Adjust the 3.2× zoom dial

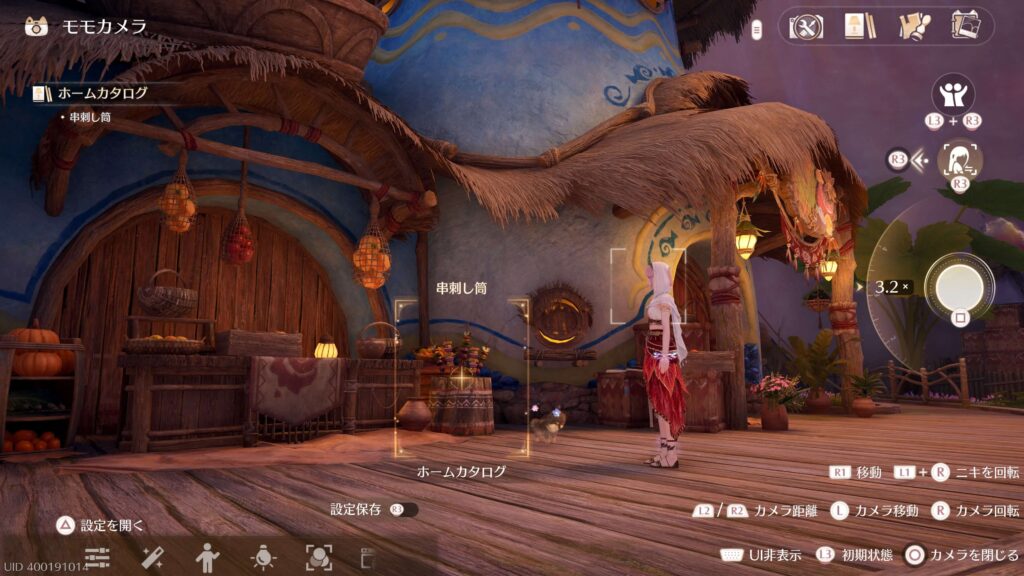click(888, 287)
